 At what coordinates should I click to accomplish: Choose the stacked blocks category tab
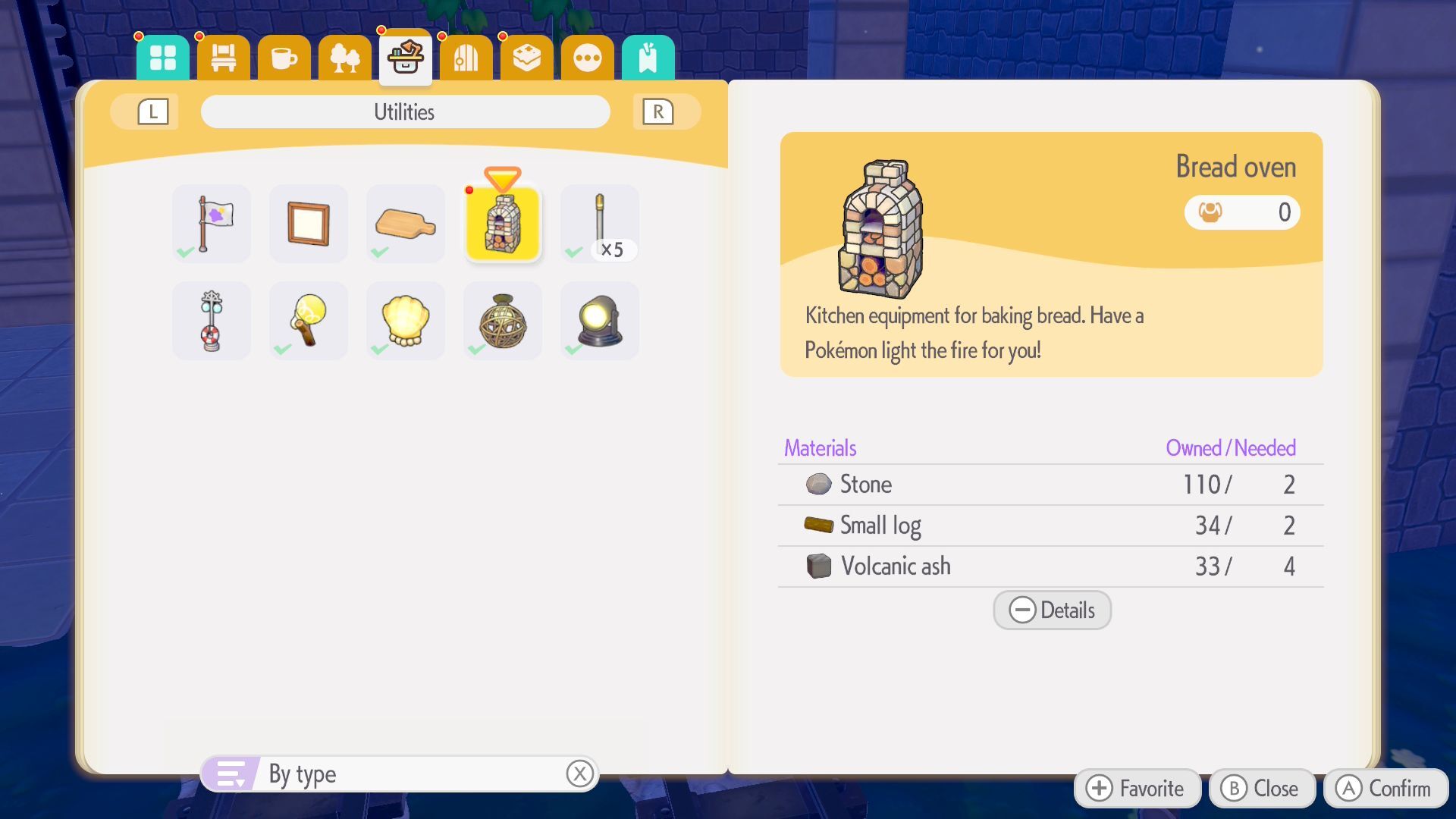tap(527, 58)
